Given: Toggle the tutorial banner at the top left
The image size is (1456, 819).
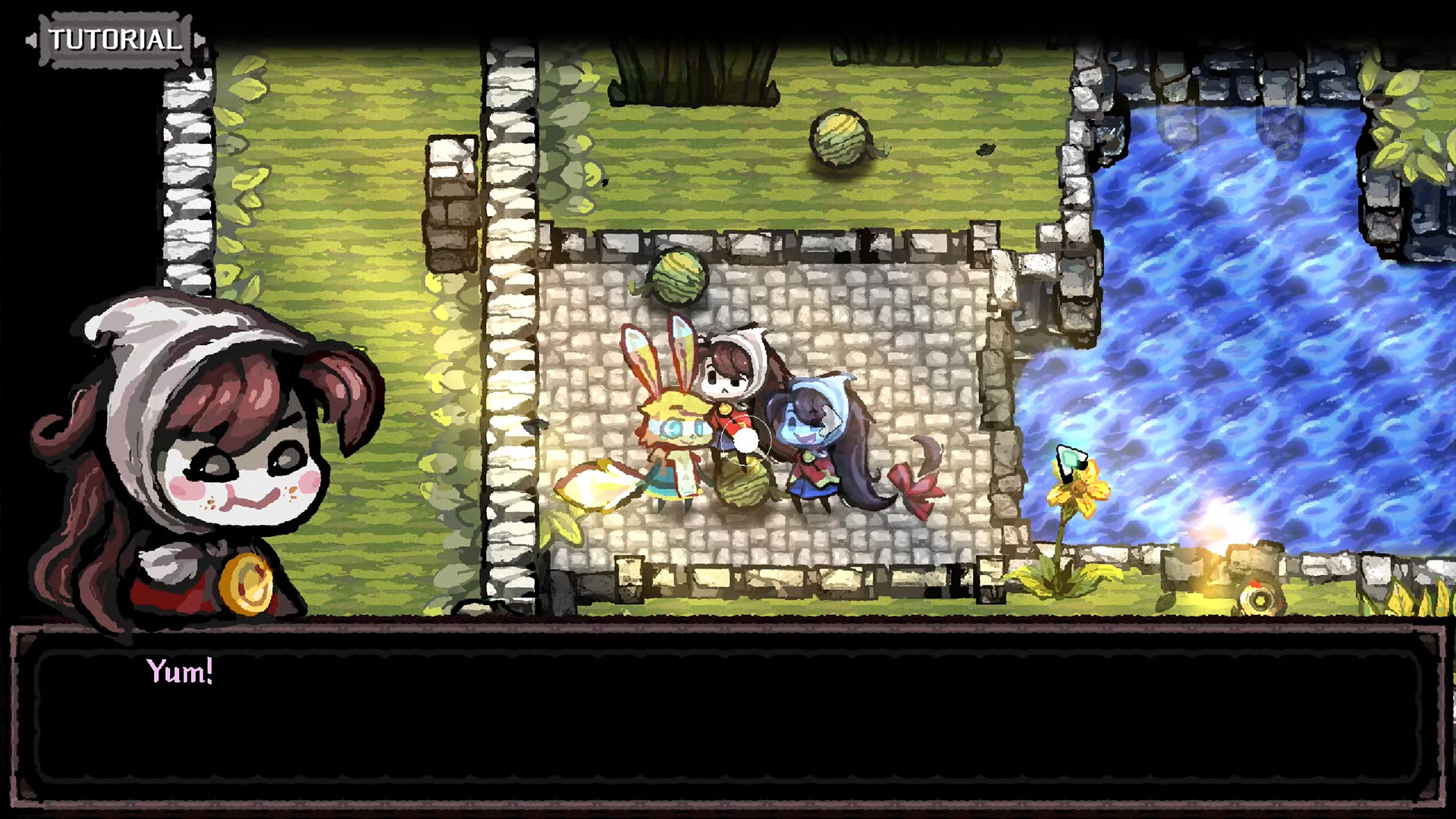Looking at the screenshot, I should [115, 40].
